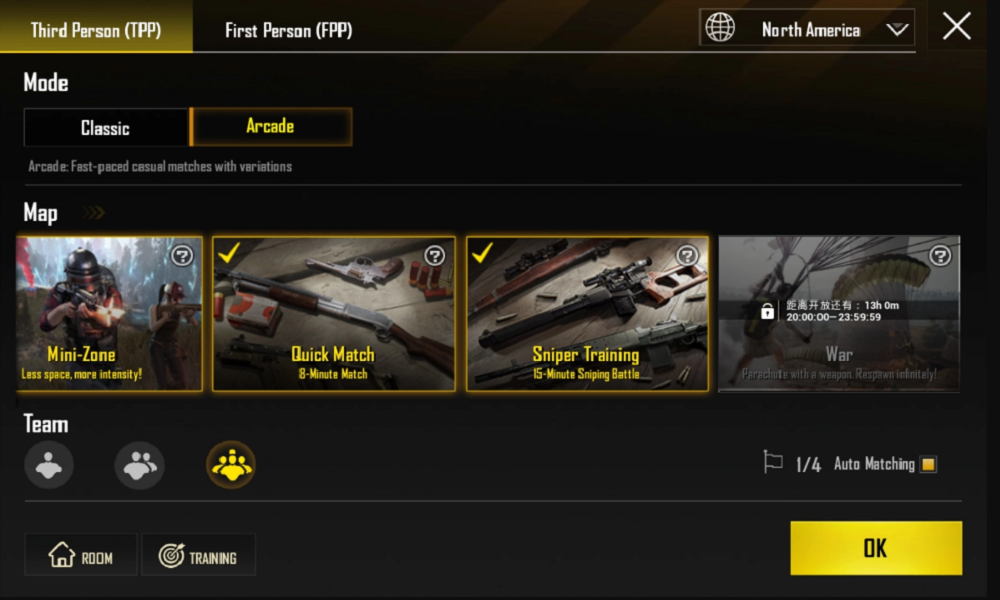Choose the duo team option
This screenshot has width=1000, height=600.
(140, 465)
